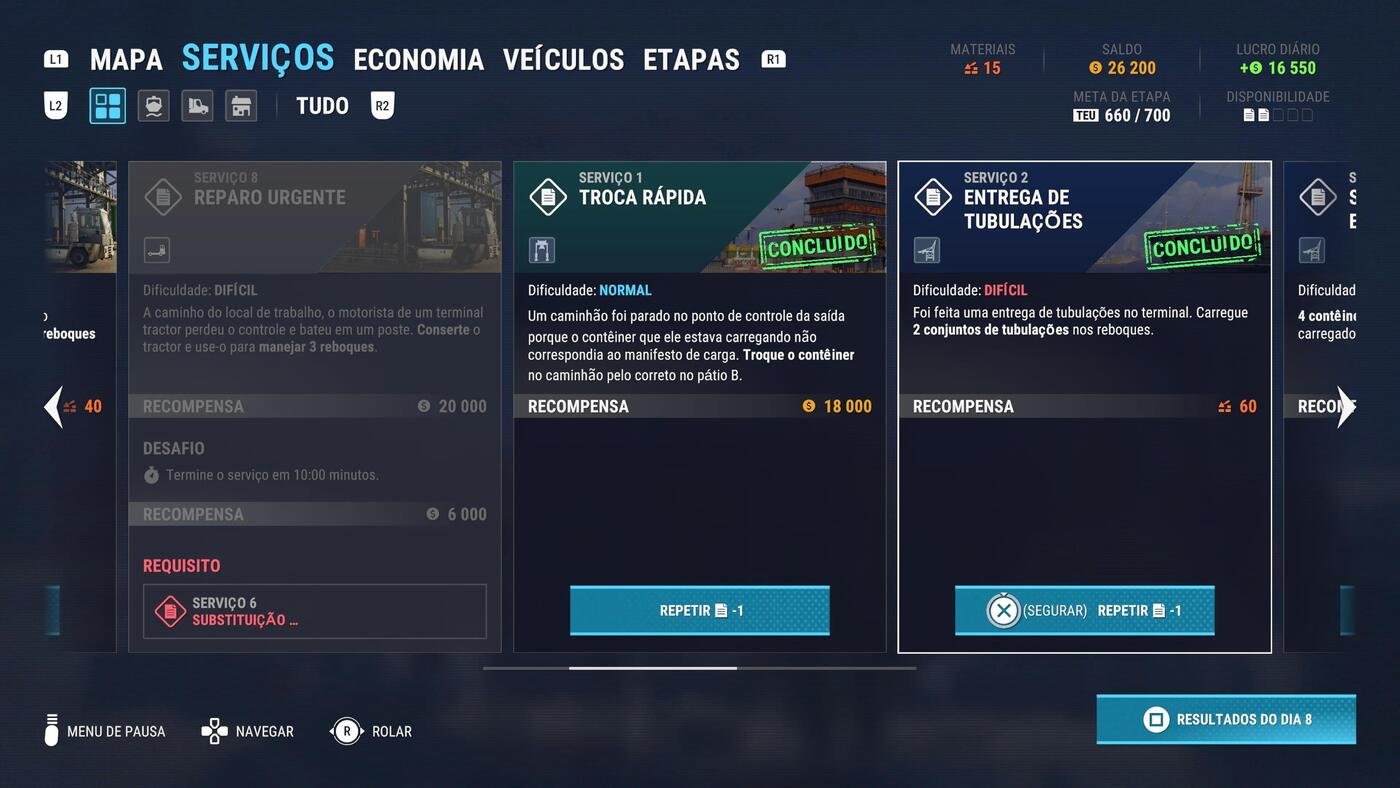Repeat the Entrega de Tubulações service
The height and width of the screenshot is (788, 1400).
tap(1084, 610)
